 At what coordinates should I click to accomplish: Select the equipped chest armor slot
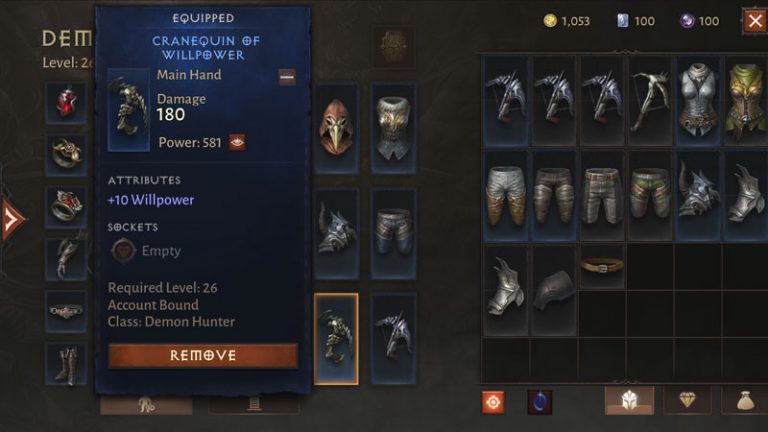(x=393, y=127)
